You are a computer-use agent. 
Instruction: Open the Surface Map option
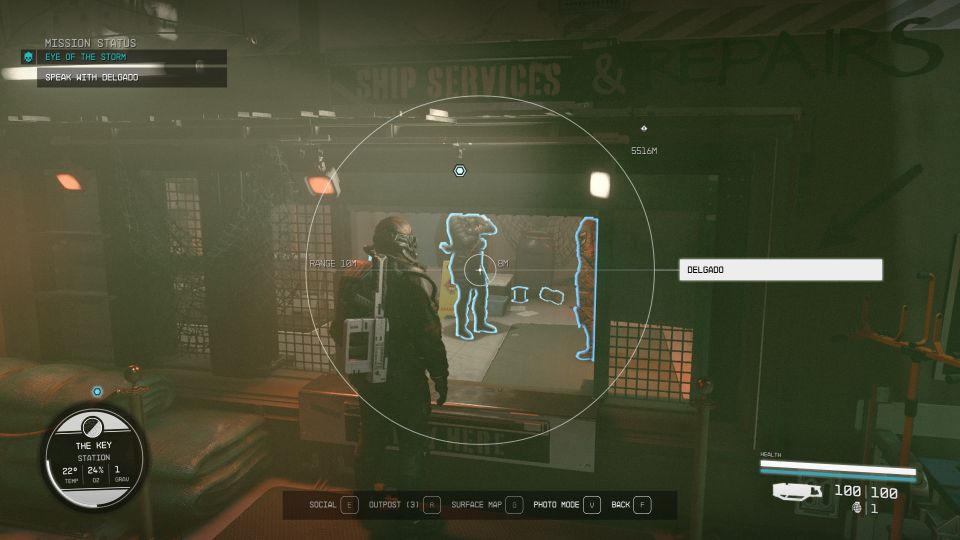coord(486,505)
